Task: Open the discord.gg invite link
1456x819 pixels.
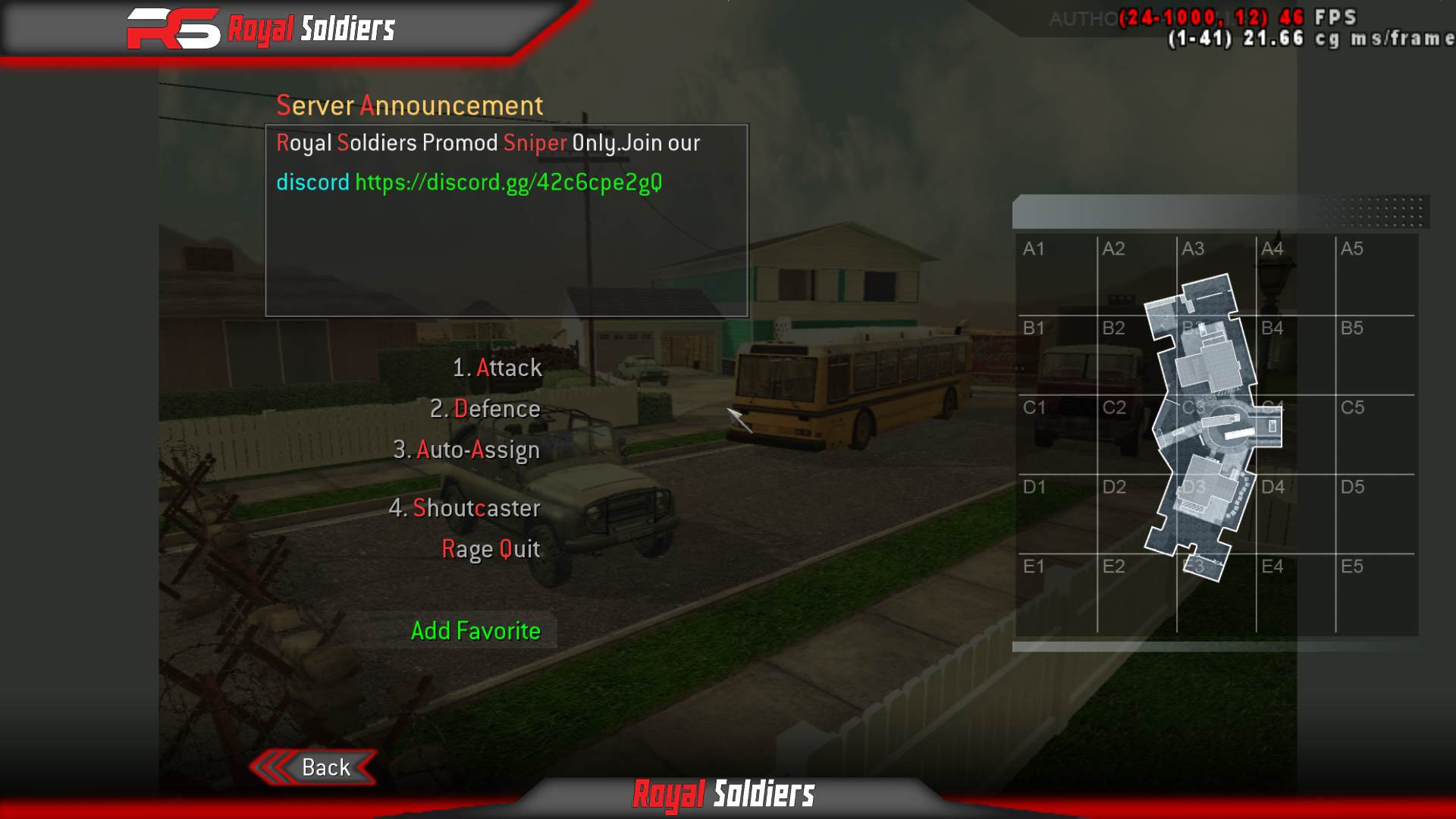Action: 507,182
